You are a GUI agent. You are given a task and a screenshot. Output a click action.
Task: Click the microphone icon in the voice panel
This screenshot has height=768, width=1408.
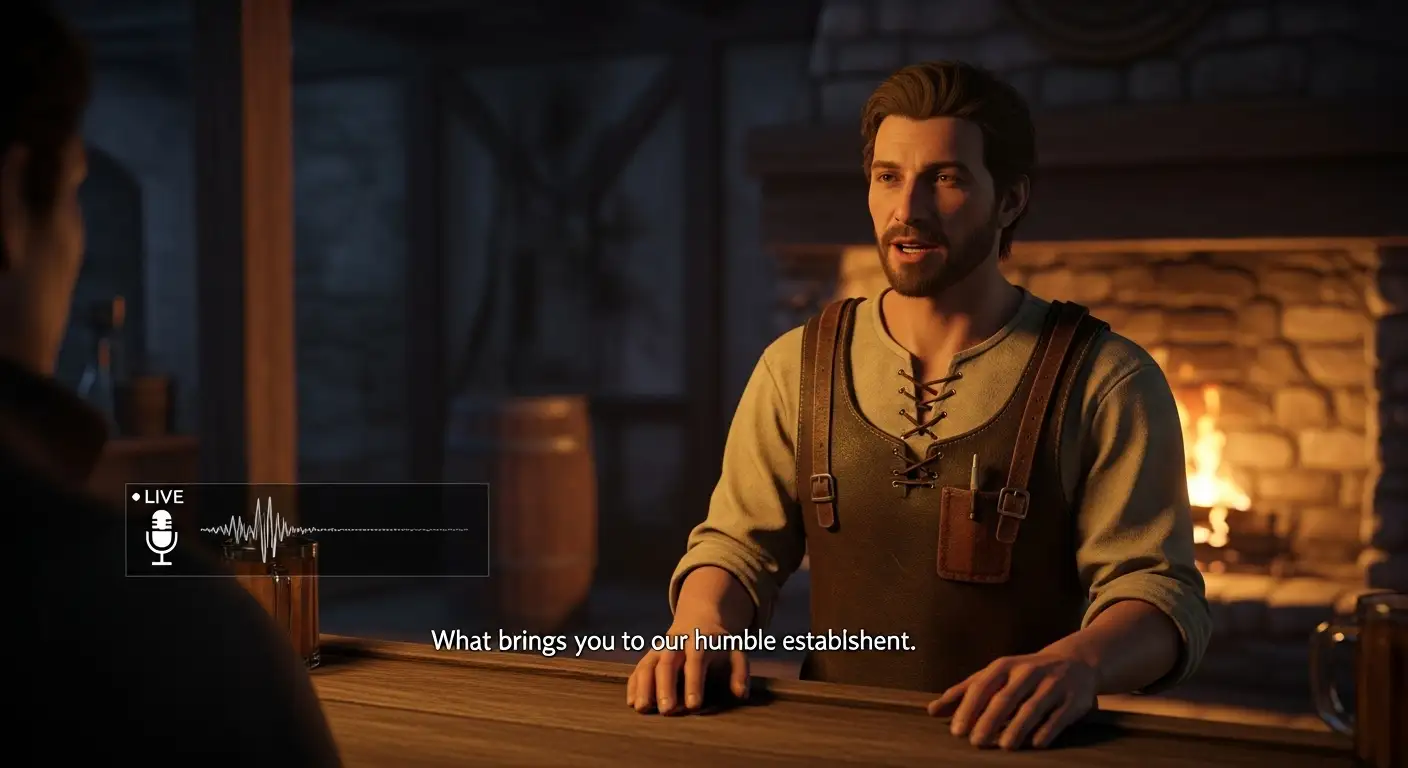coord(161,536)
